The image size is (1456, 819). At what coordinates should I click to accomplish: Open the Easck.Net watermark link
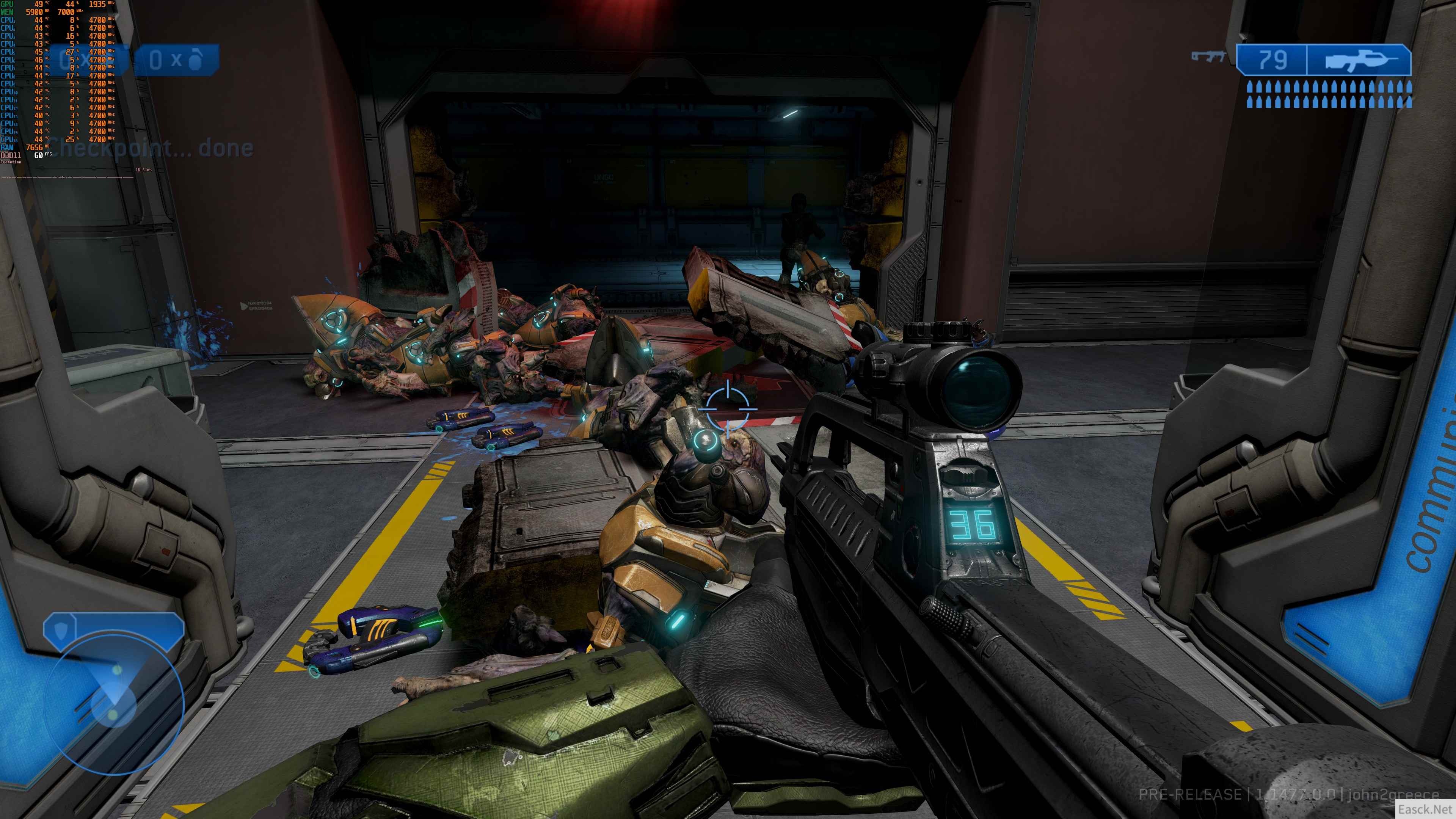(1425, 810)
